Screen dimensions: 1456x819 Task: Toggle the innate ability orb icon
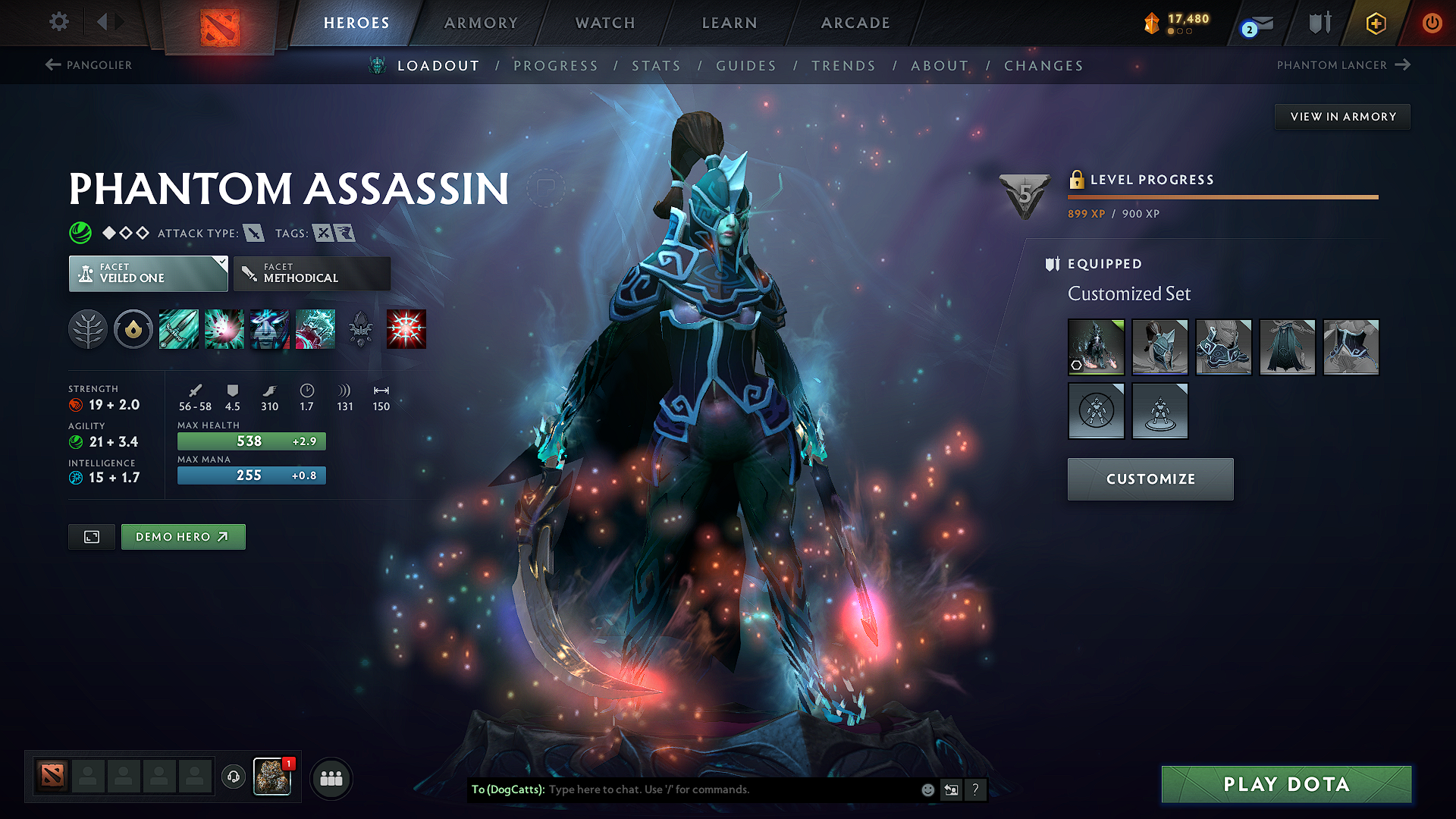point(133,328)
